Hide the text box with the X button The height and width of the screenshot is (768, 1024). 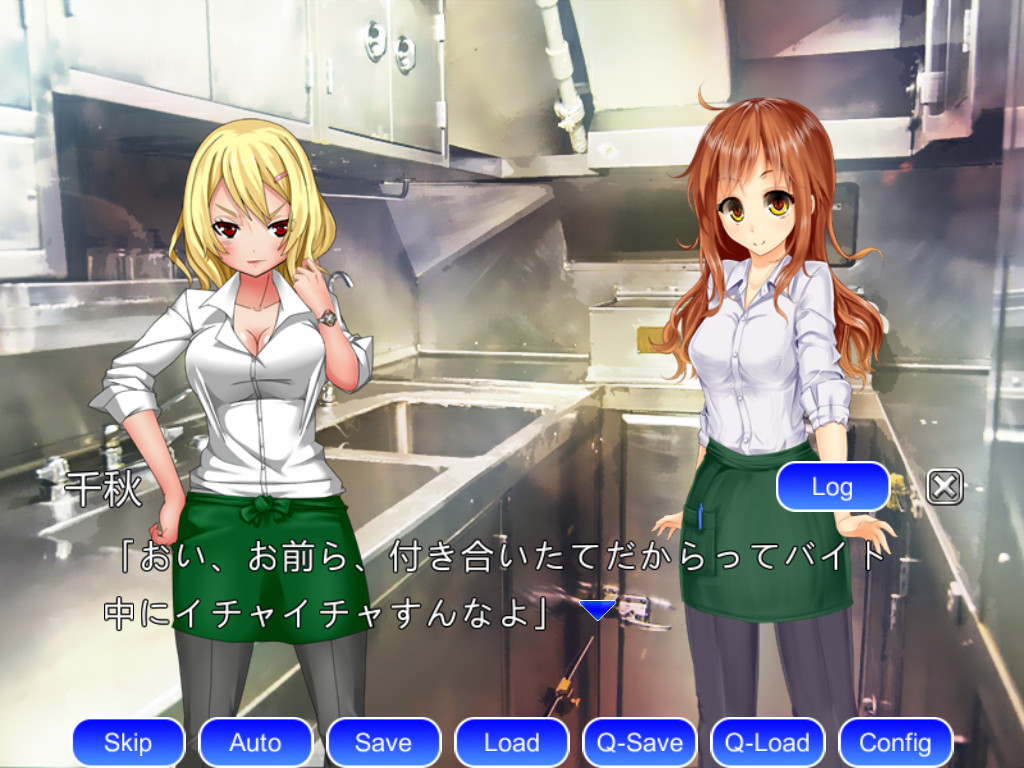tap(944, 487)
